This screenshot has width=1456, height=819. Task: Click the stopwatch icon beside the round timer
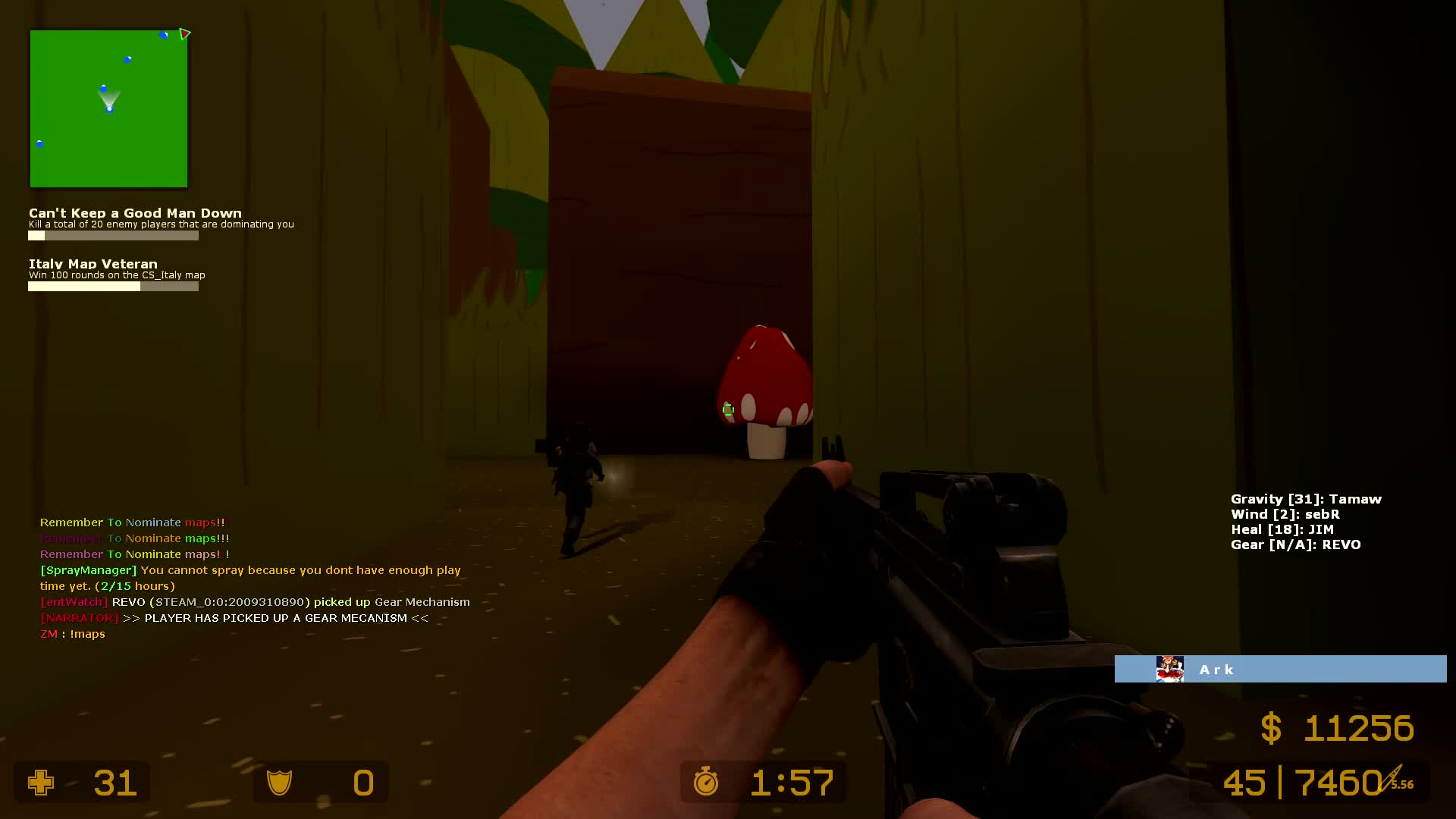[706, 782]
